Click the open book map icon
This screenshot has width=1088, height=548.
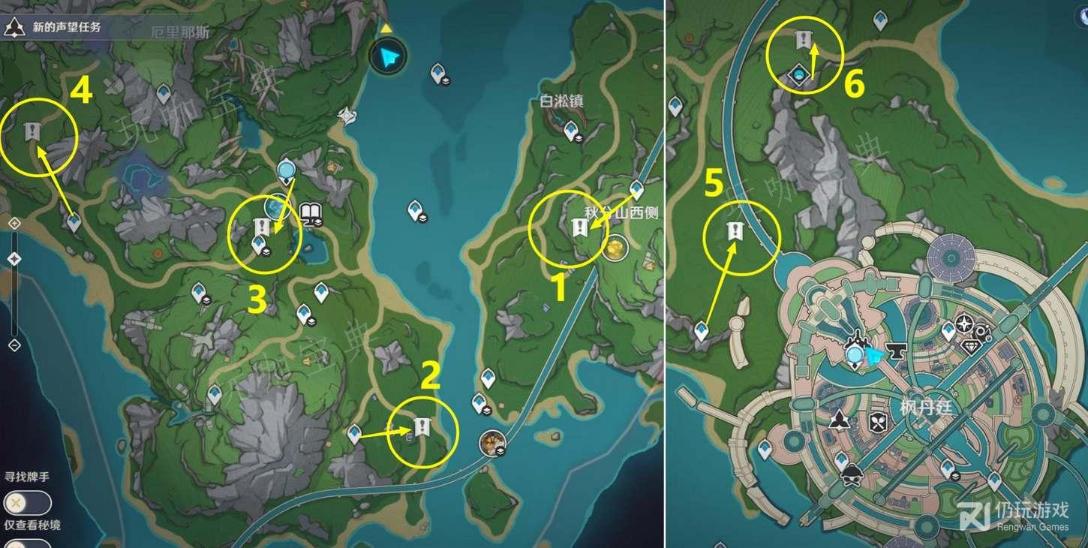coord(309,212)
